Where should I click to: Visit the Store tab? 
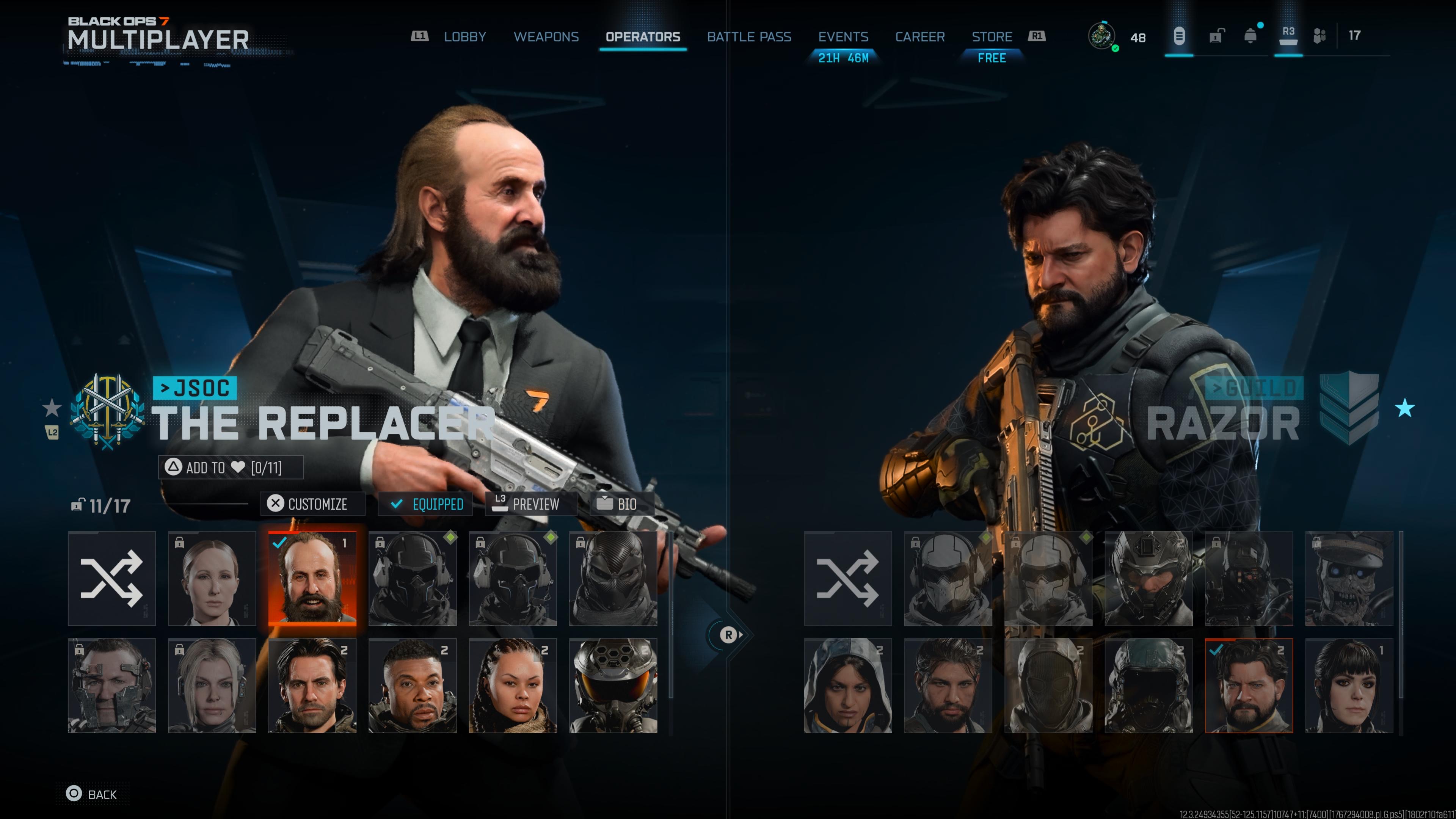(992, 37)
